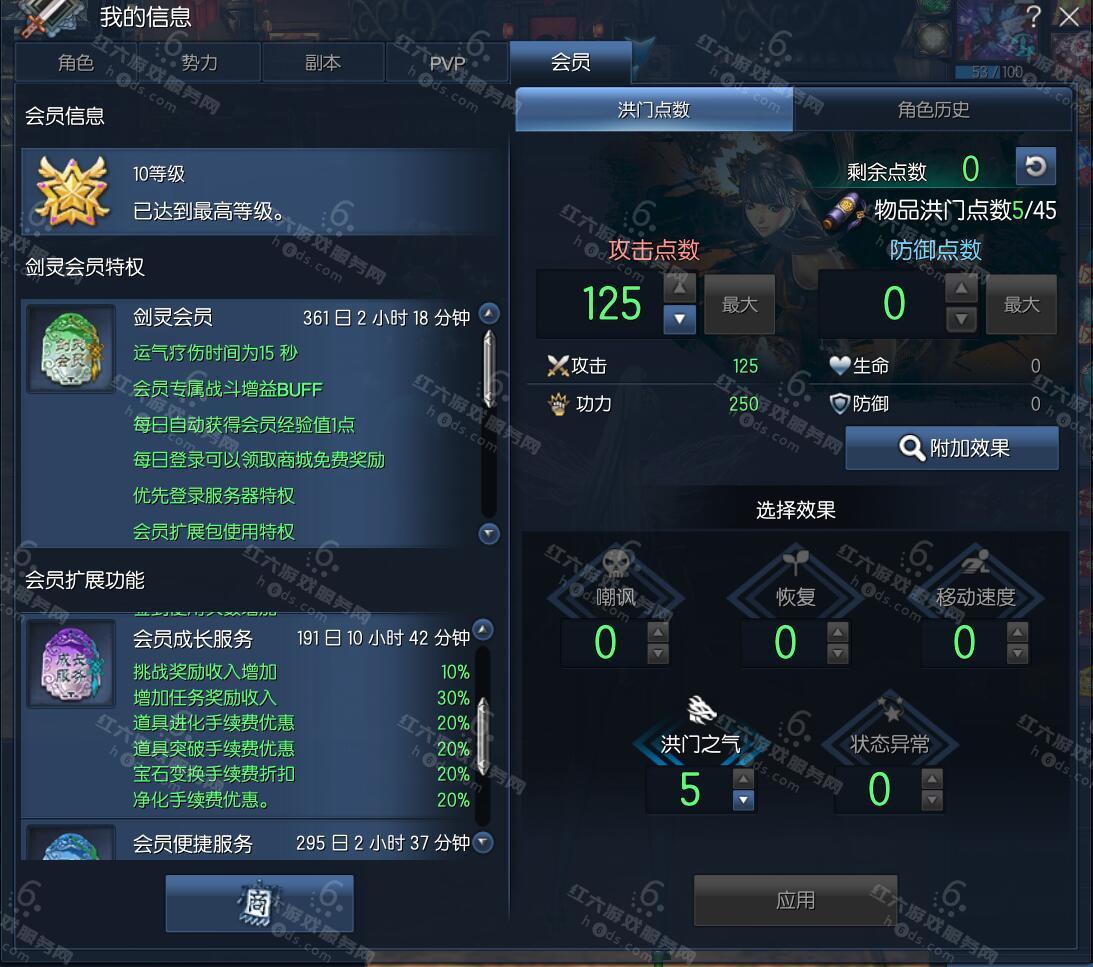Open the shop button below membership list
1093x967 pixels.
click(x=259, y=903)
